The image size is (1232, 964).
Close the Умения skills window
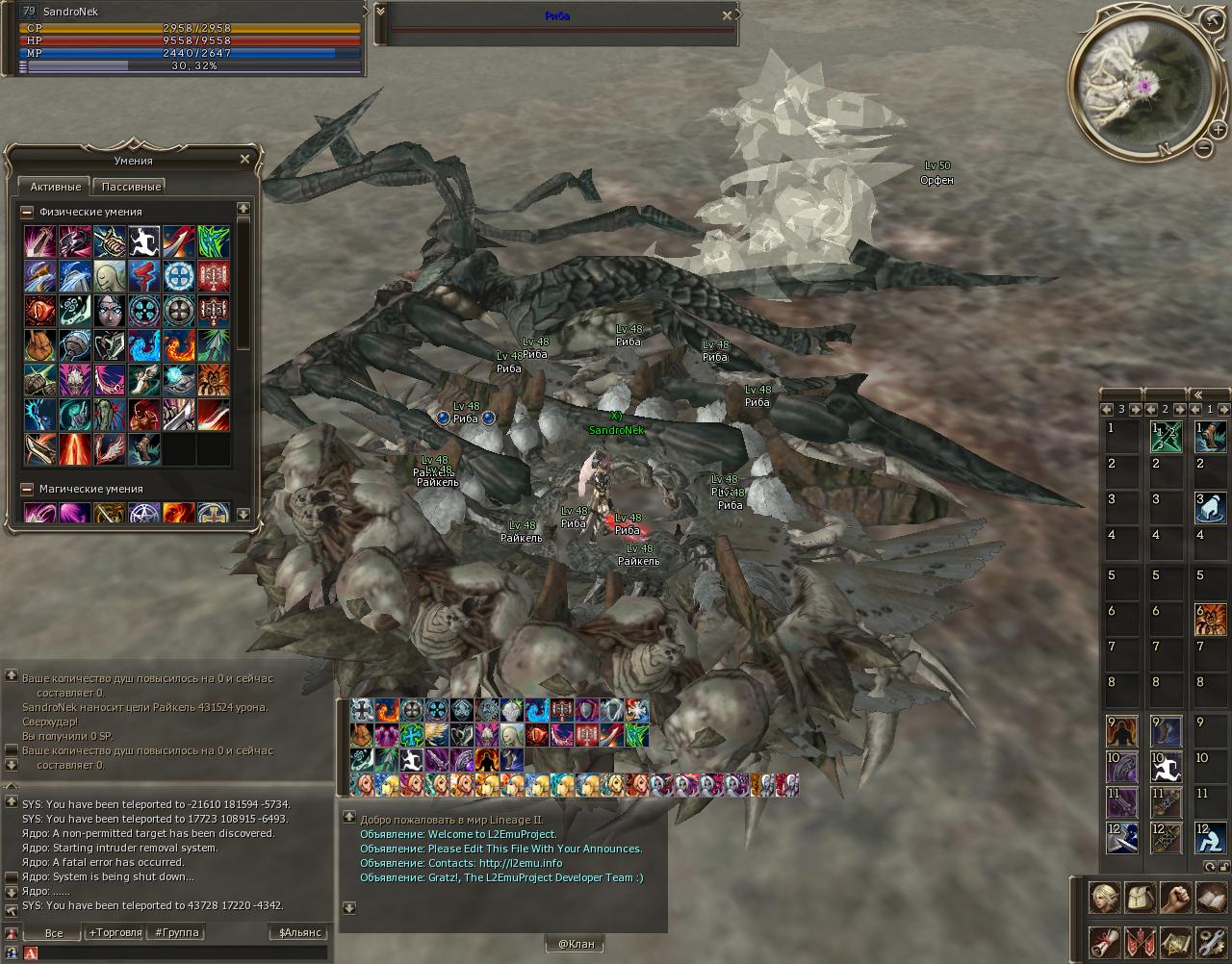click(x=244, y=160)
